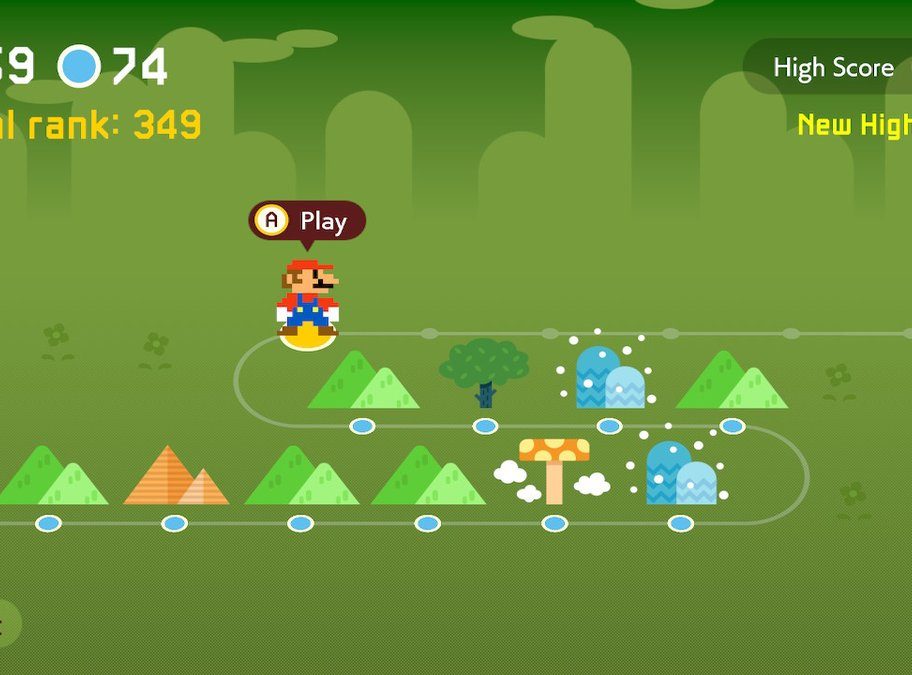Click Mario's current yellow level node
The height and width of the screenshot is (675, 912).
pyautogui.click(x=307, y=340)
